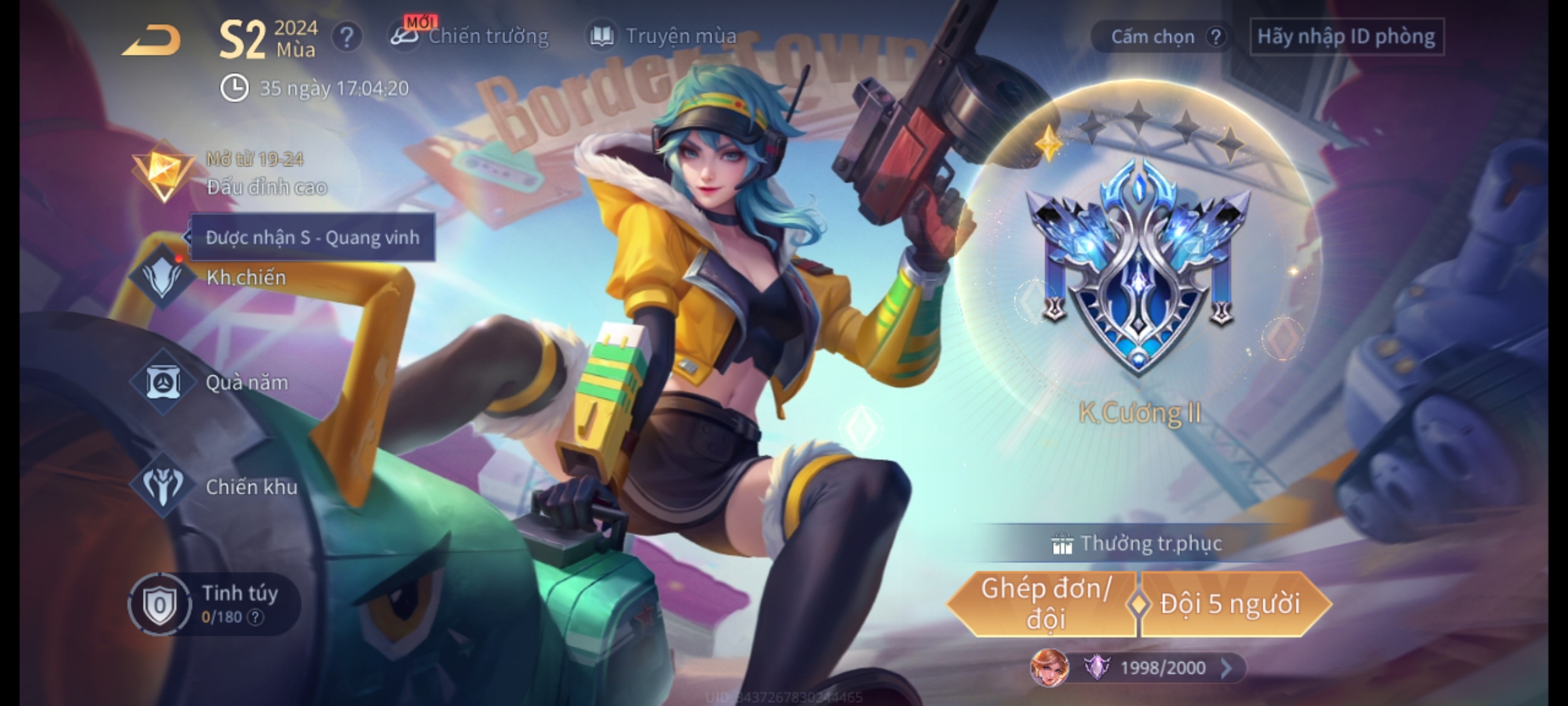Click the Tinh túy help question mark

click(x=255, y=617)
